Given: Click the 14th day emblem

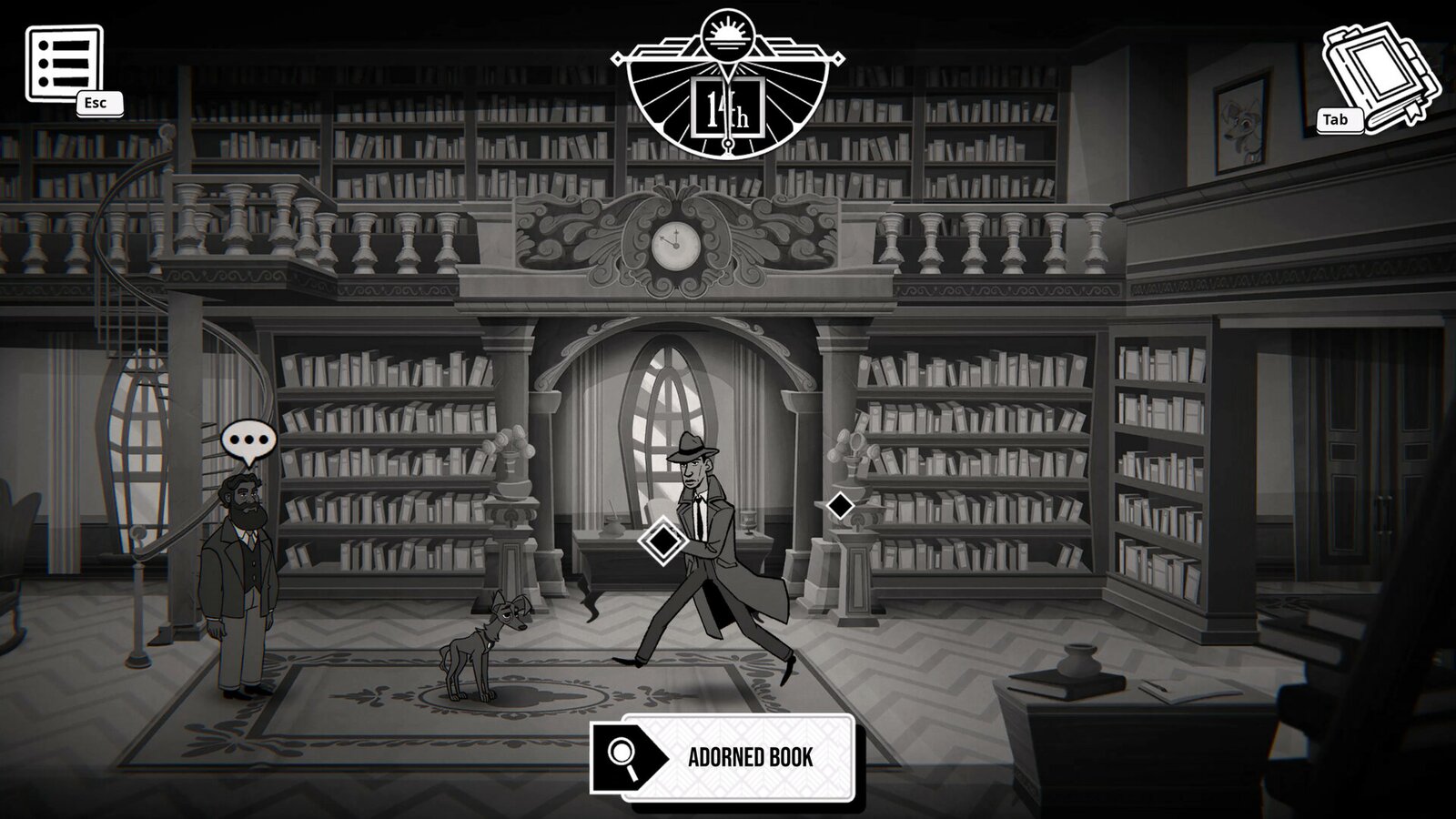Looking at the screenshot, I should 728,82.
